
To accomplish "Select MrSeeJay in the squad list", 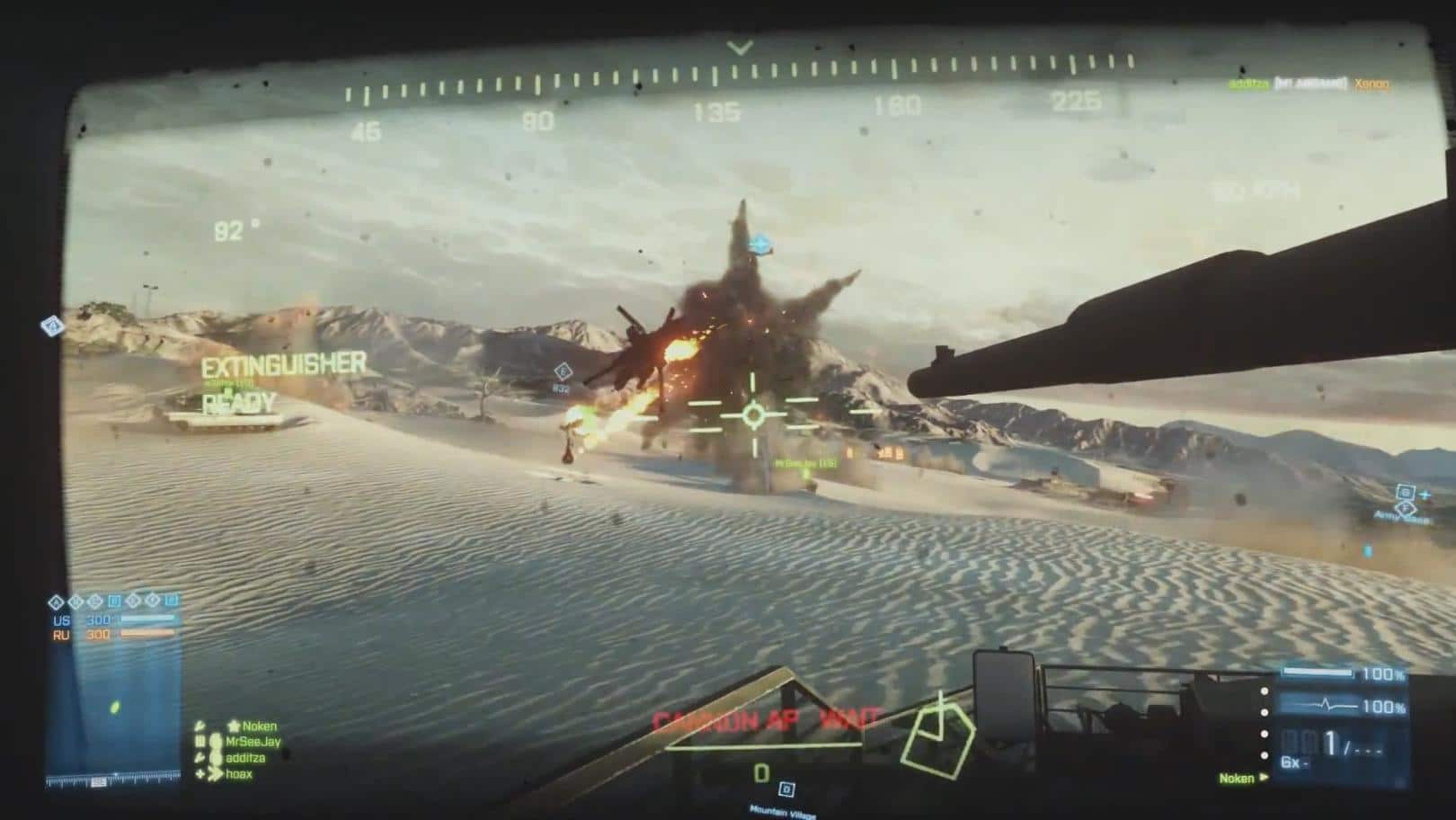I will click(253, 742).
